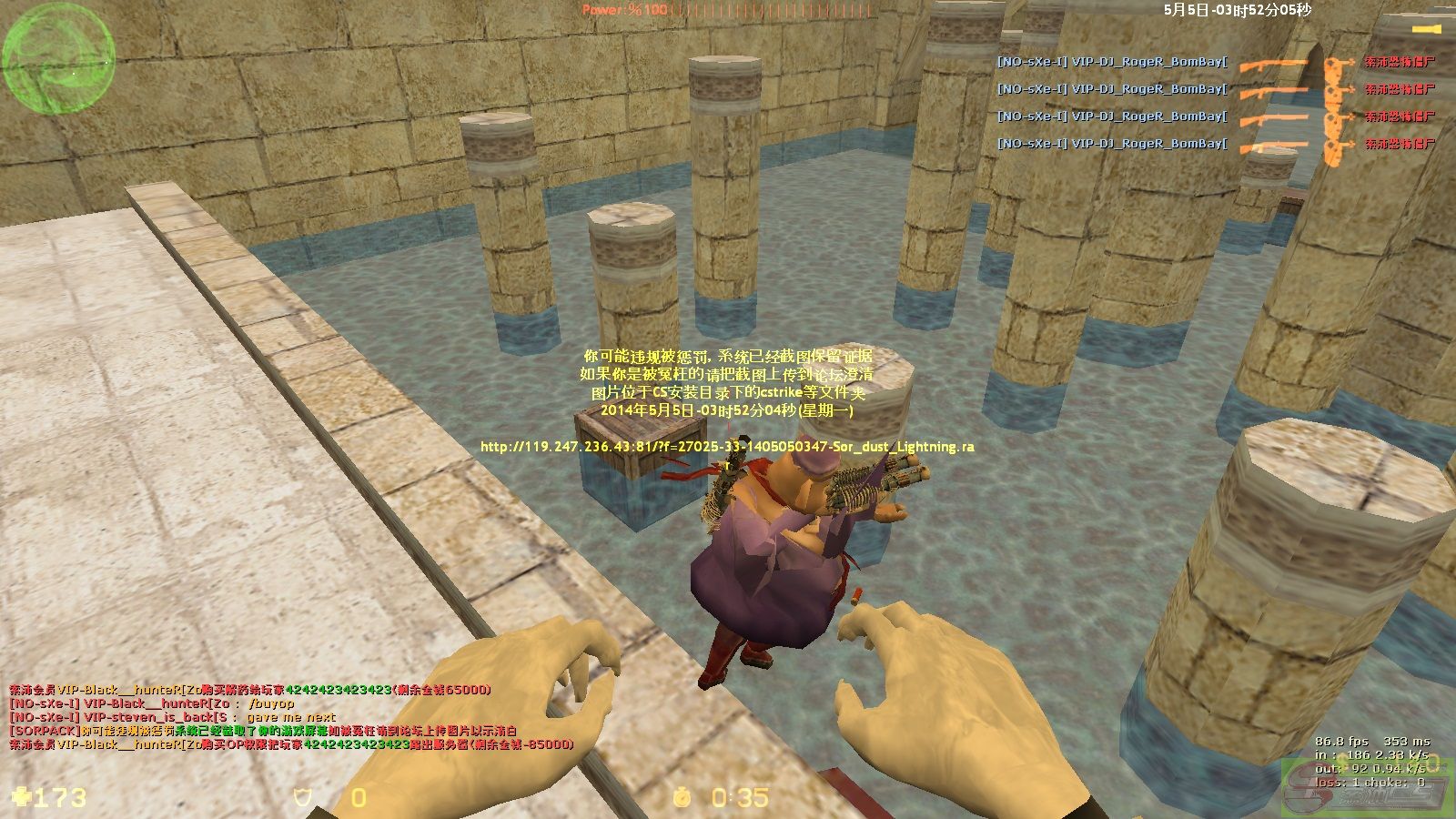Click the [SORPACK] system chat message
The height and width of the screenshot is (819, 1456).
pyautogui.click(x=263, y=731)
